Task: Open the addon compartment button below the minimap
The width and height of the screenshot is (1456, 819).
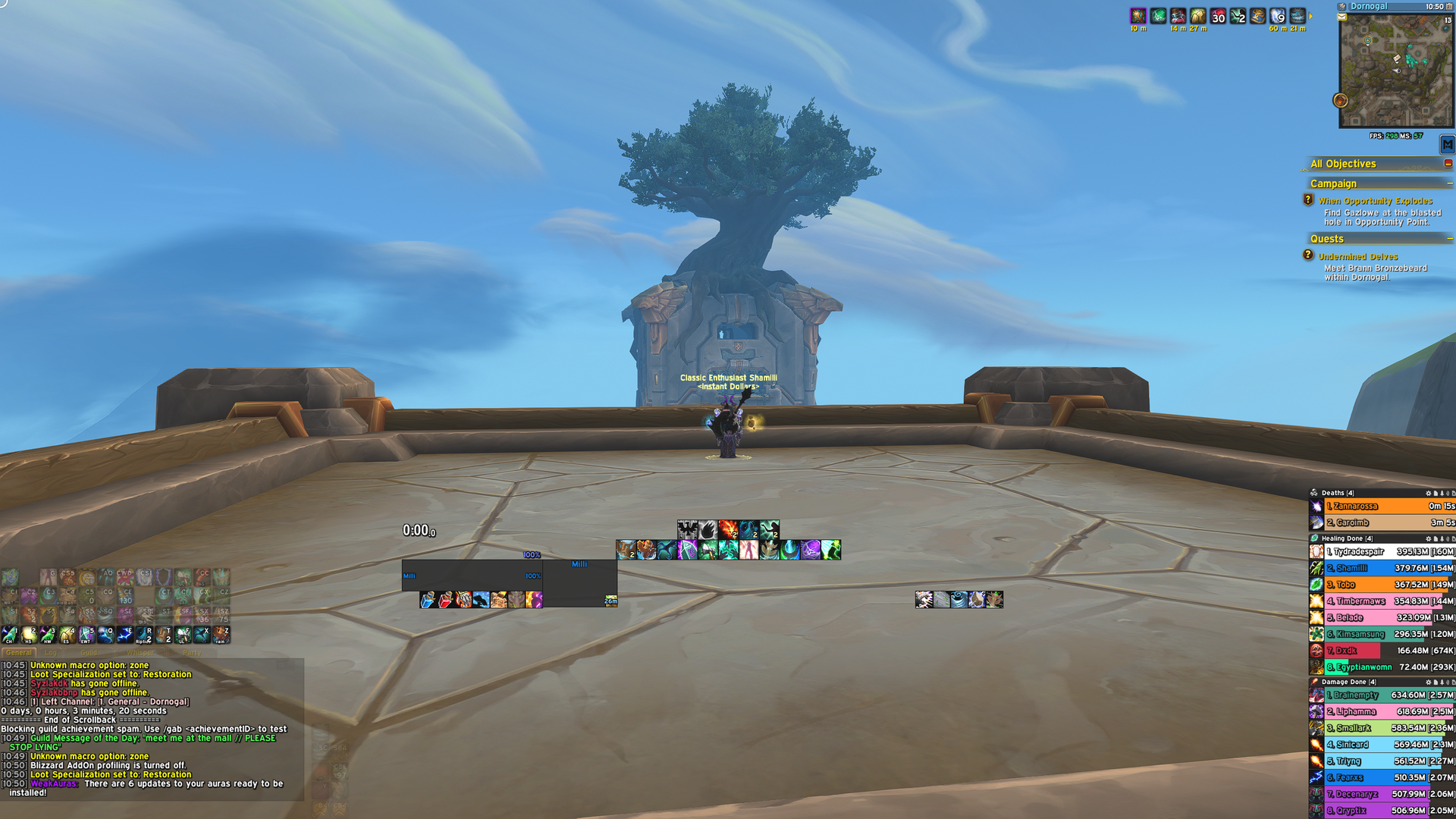Action: point(1447,143)
